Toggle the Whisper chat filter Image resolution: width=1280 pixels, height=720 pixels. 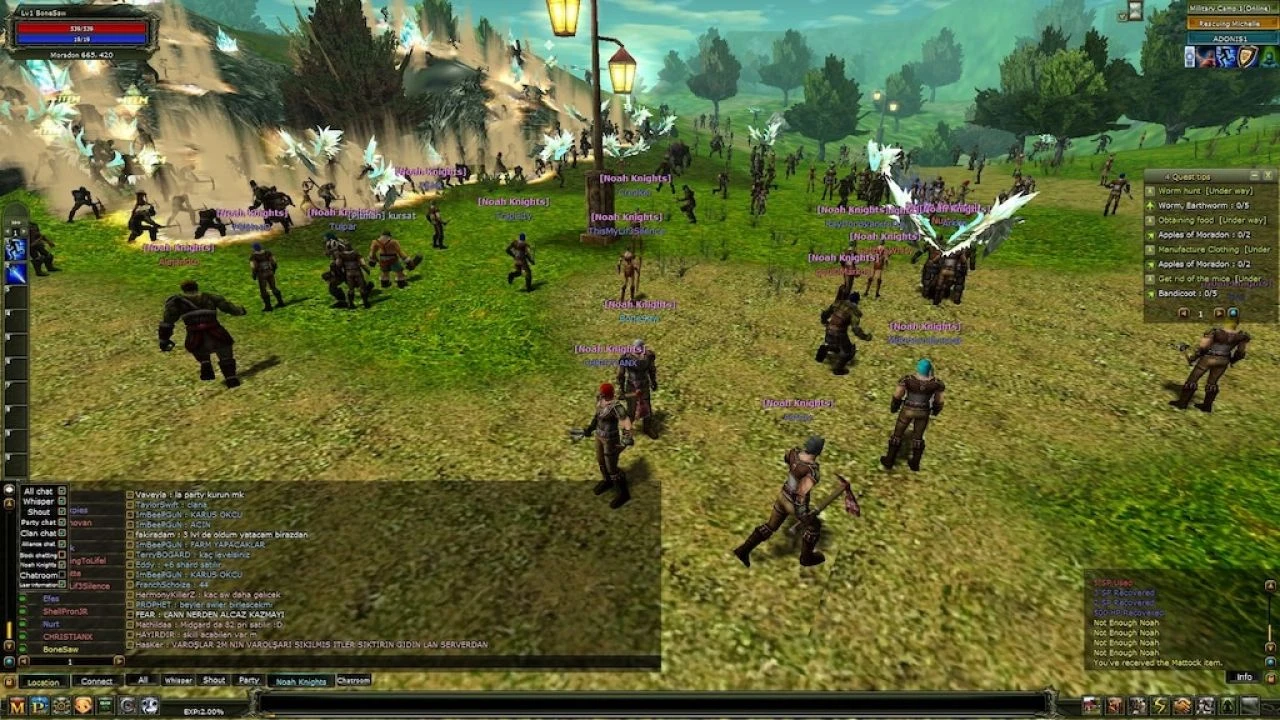click(63, 501)
